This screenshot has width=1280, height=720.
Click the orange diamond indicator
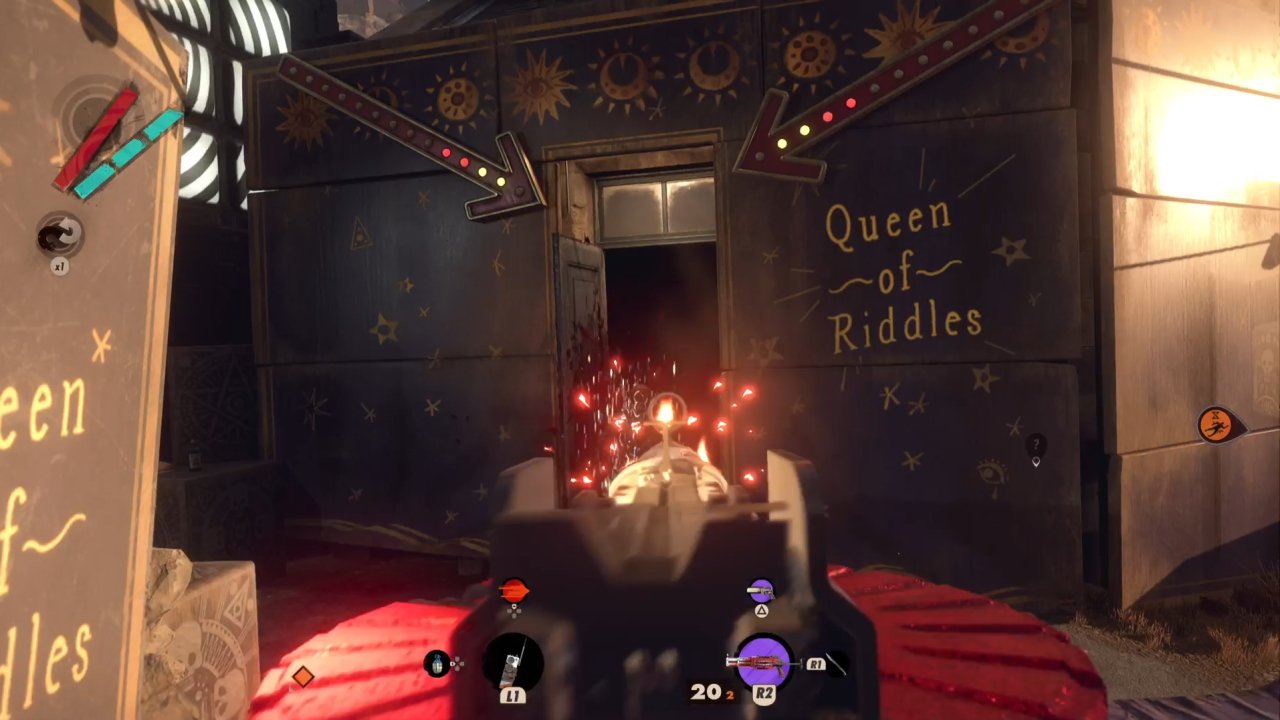302,677
